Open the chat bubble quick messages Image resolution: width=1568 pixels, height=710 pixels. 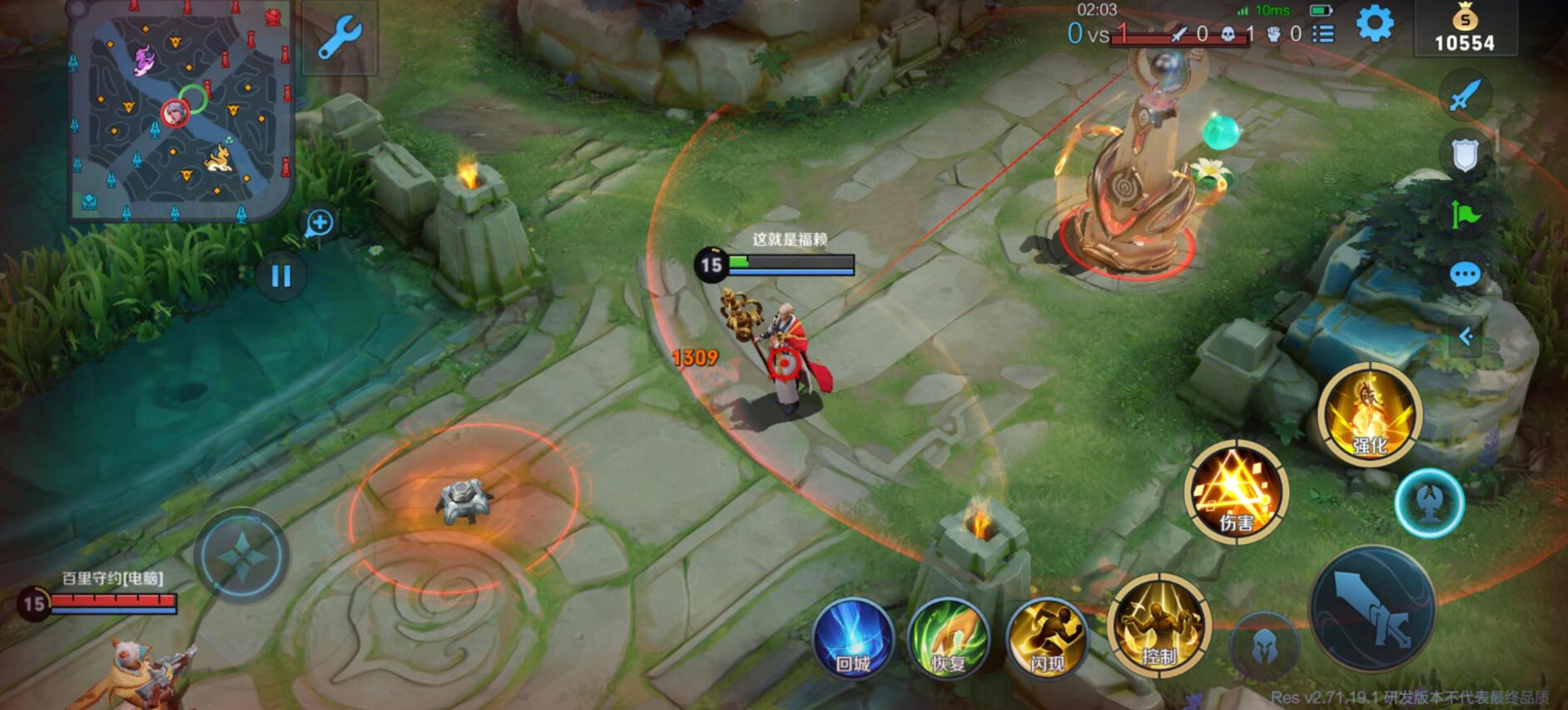pyautogui.click(x=1465, y=275)
